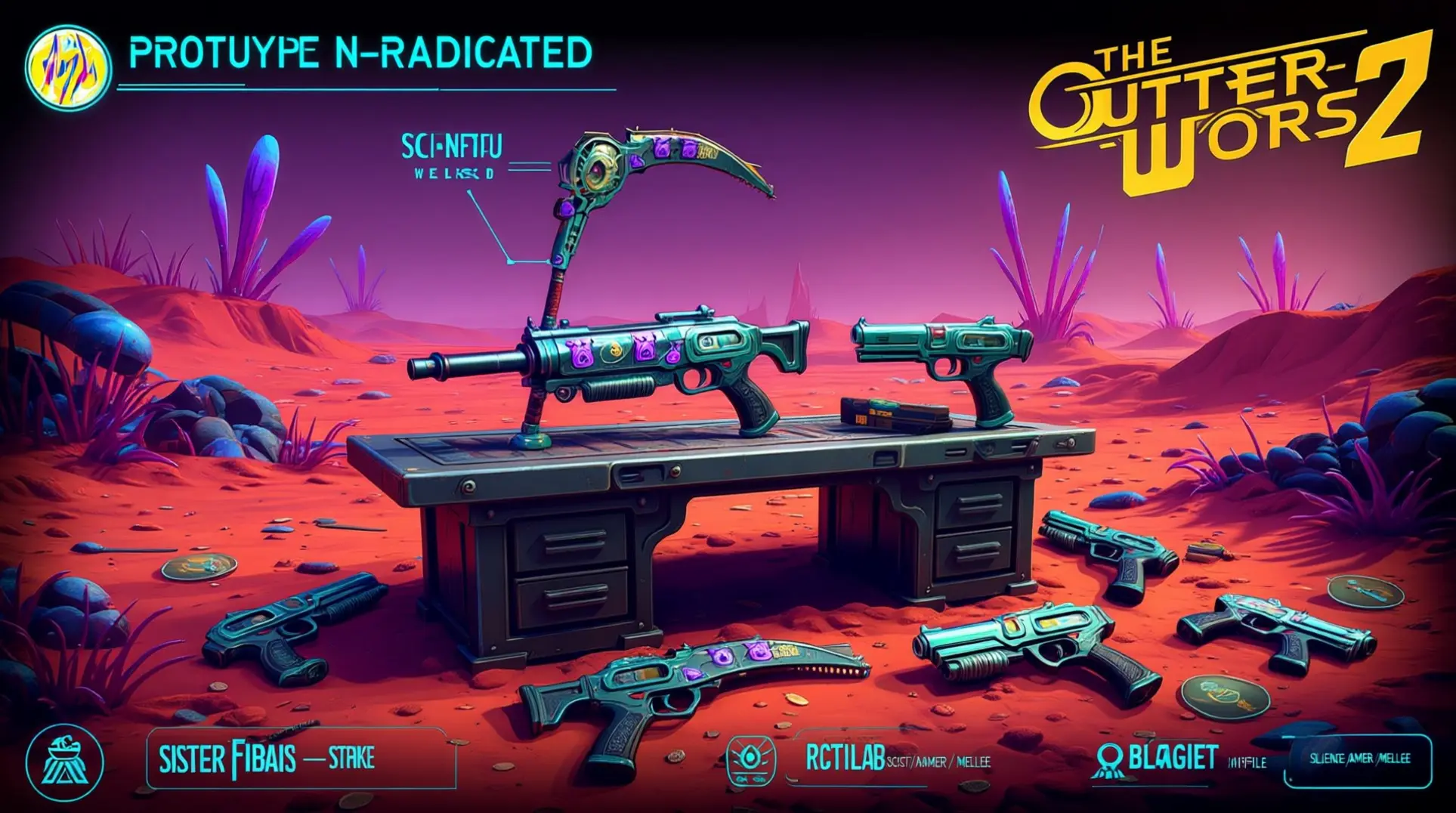1456x813 pixels.
Task: Click the circular cyan faction emblem
Action: (64, 759)
